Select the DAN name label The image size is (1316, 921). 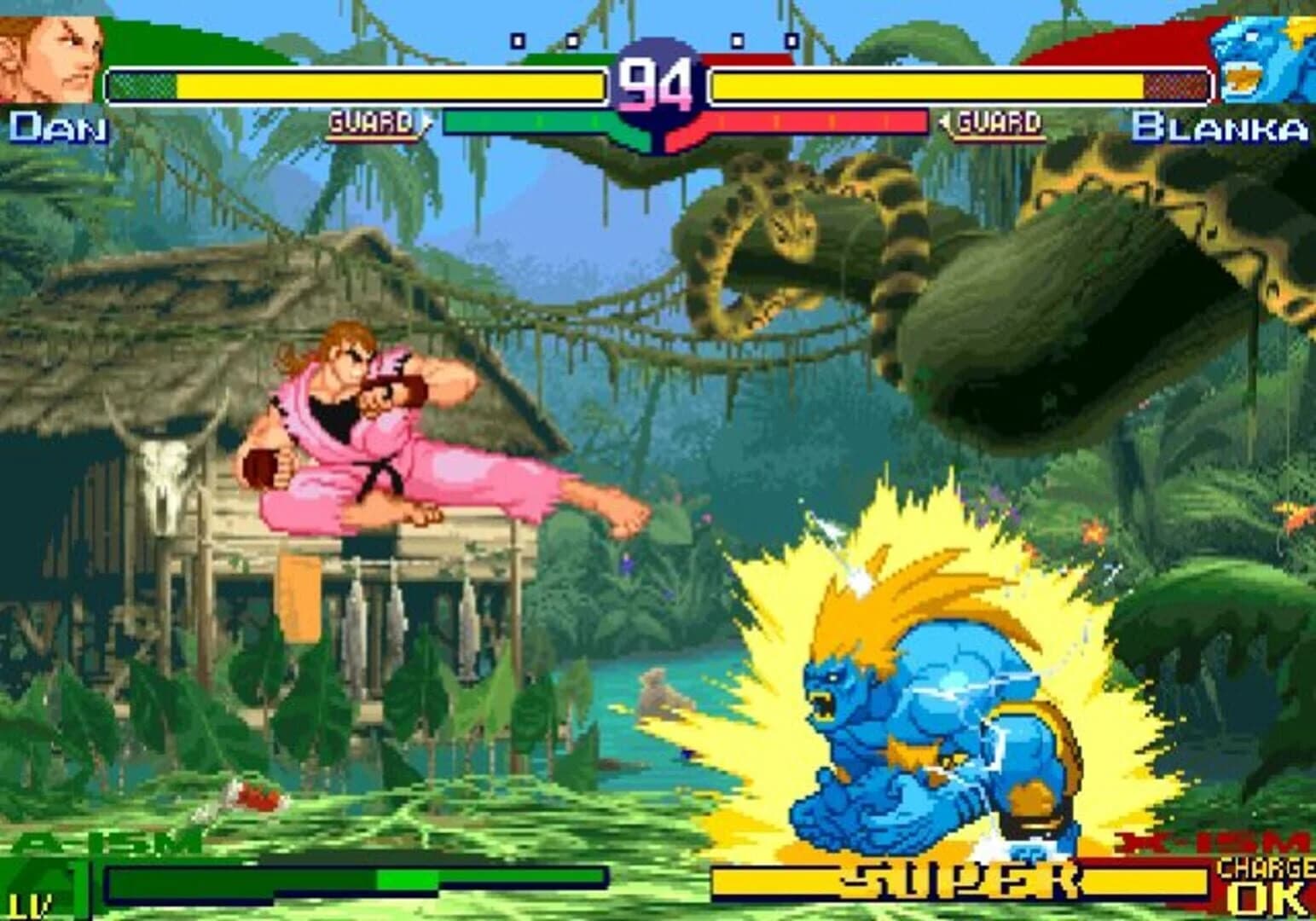[x=58, y=128]
